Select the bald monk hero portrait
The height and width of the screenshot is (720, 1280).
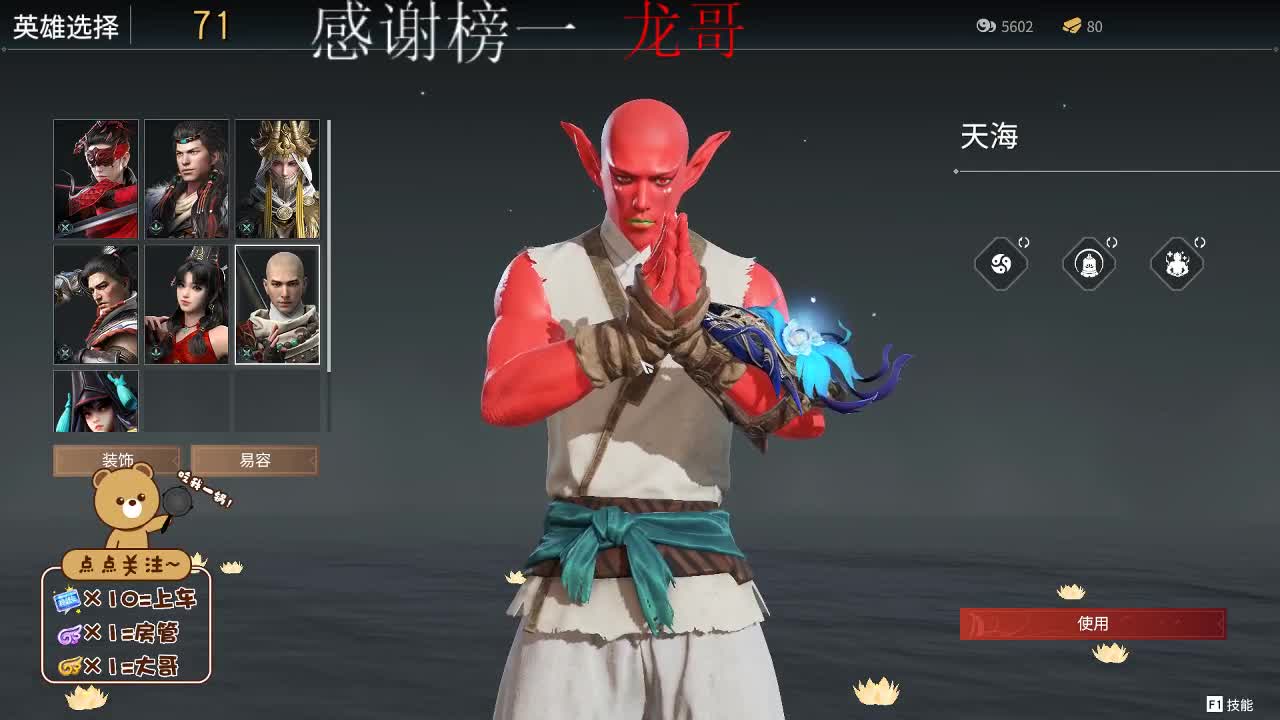tap(278, 303)
